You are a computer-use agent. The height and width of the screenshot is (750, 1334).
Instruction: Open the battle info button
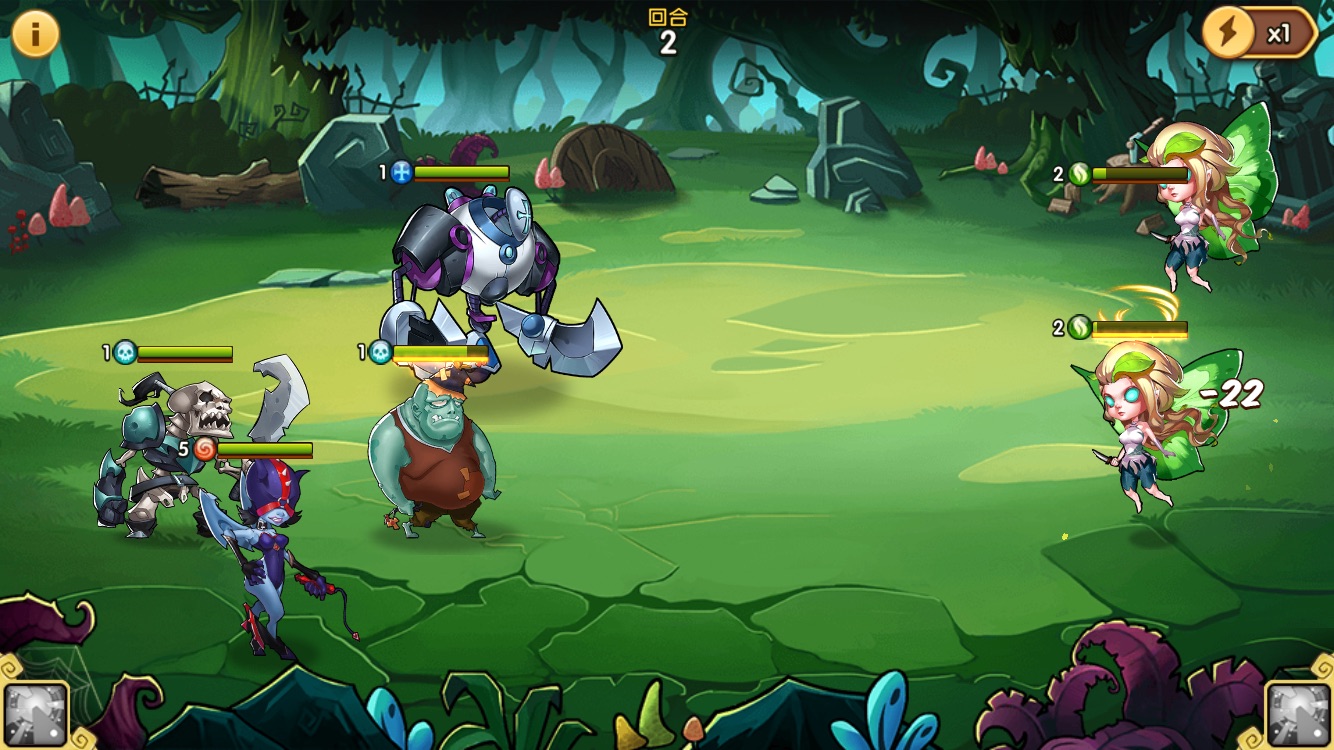(35, 34)
